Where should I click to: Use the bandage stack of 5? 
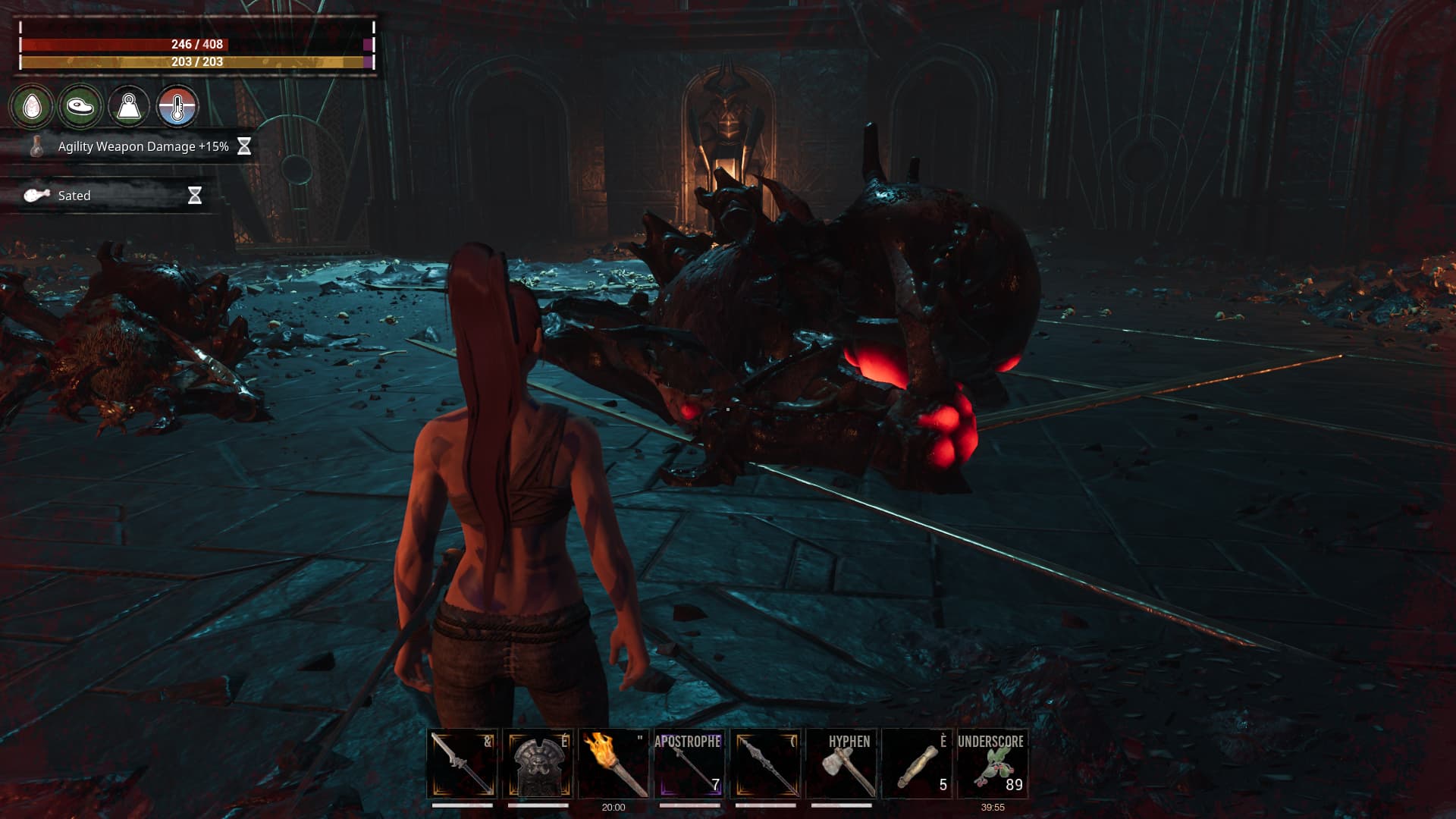[x=917, y=764]
